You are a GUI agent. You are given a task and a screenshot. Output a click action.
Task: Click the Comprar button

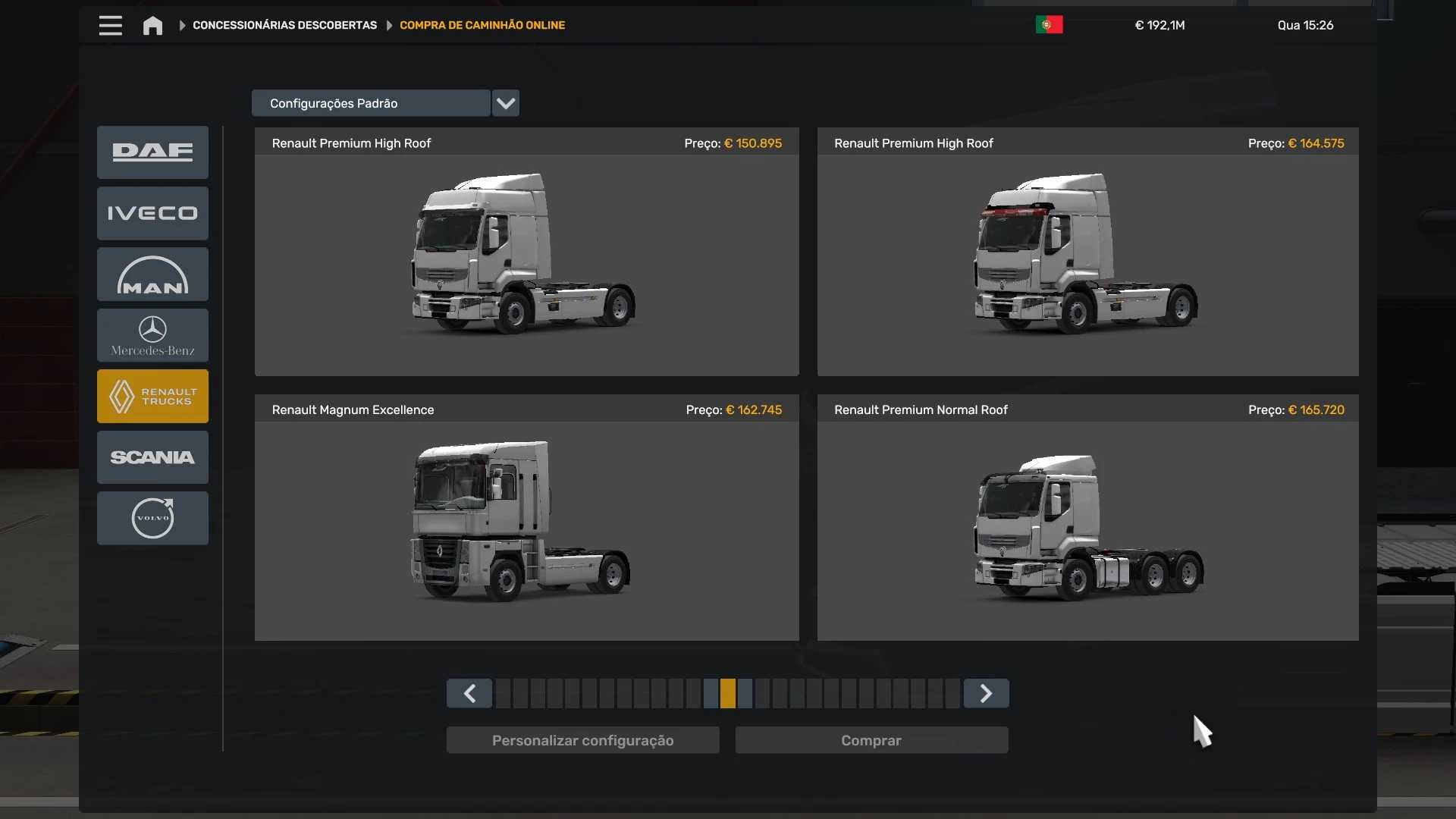[x=871, y=740]
